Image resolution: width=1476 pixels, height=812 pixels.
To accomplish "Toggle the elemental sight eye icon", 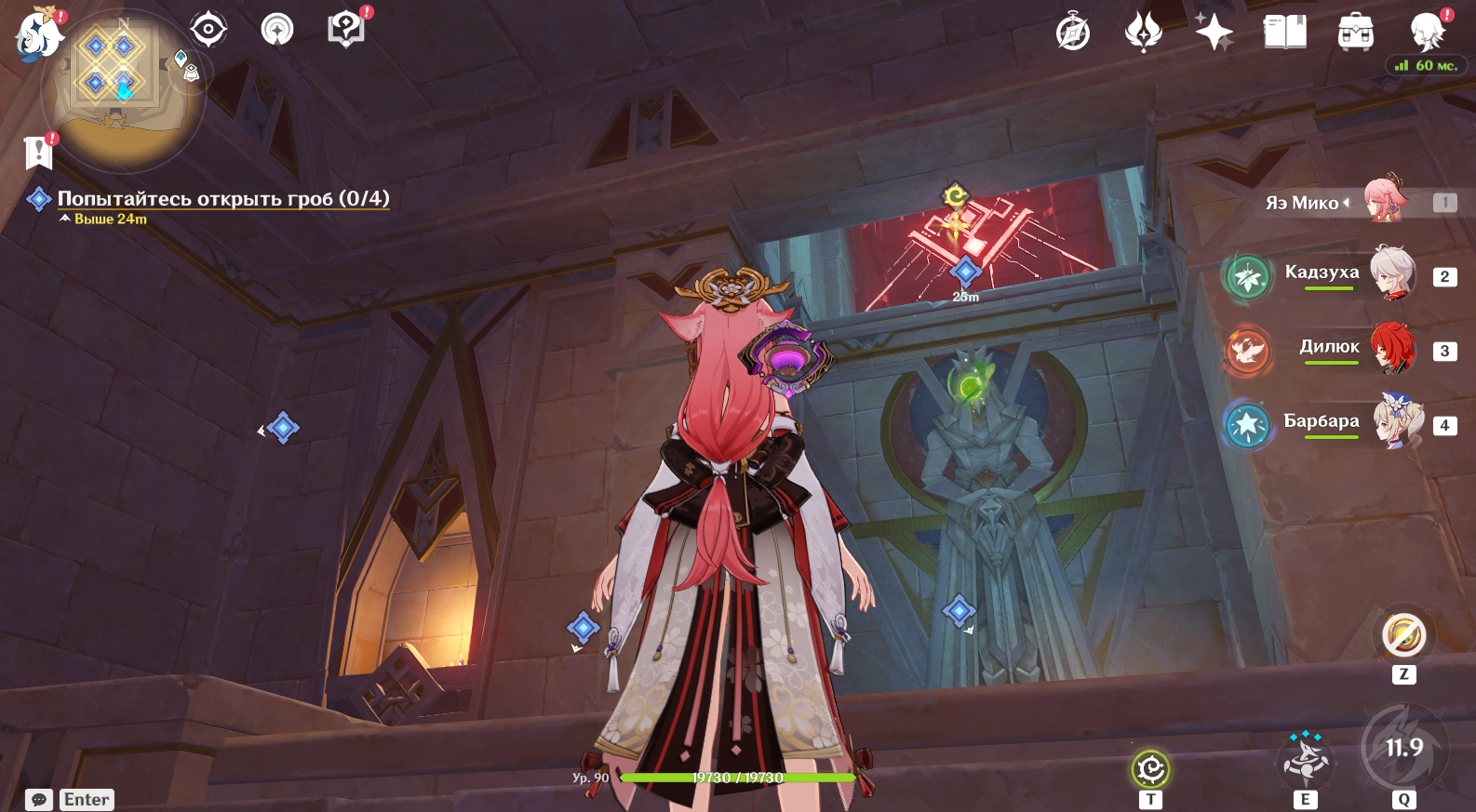I will [x=208, y=30].
